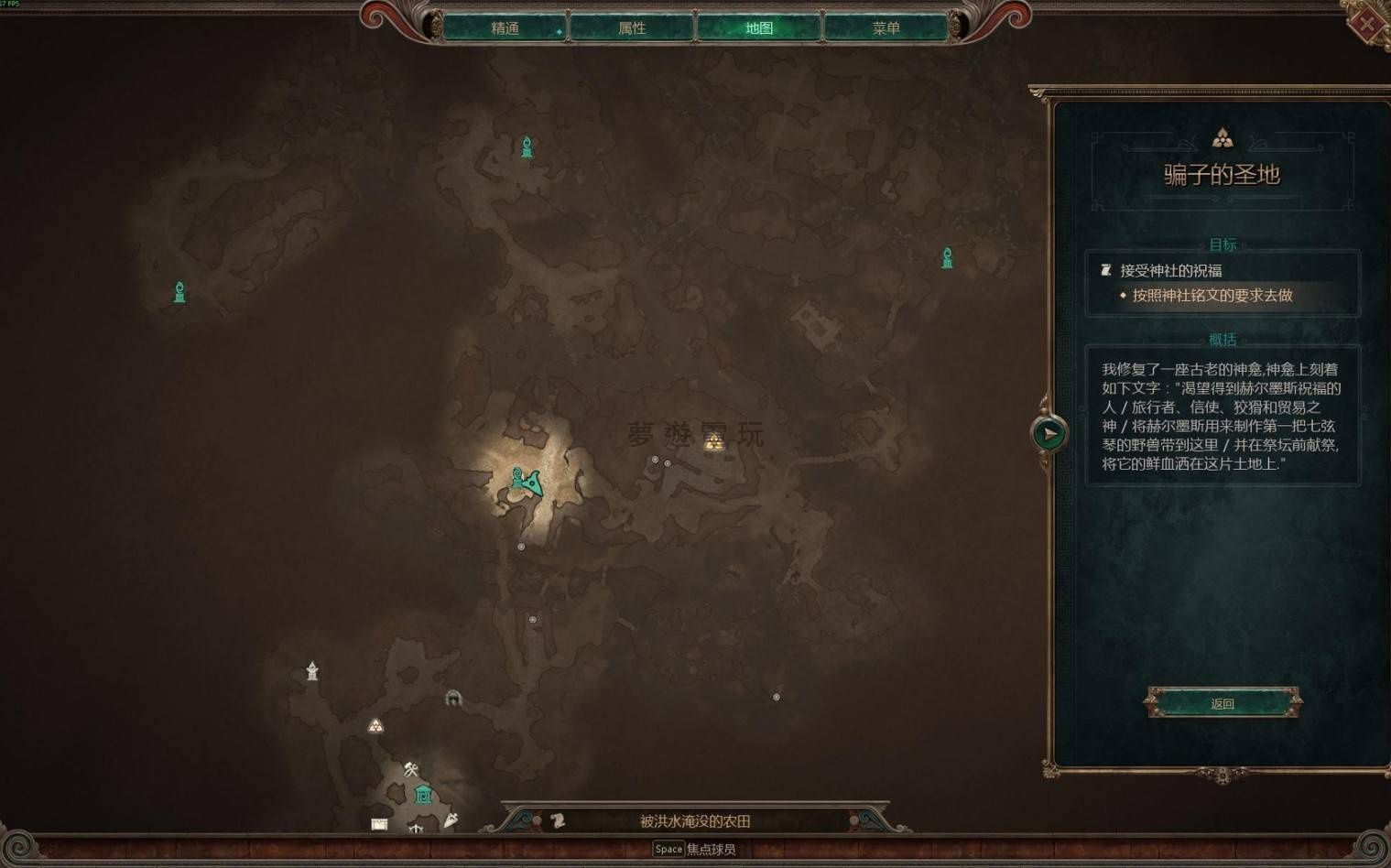1391x868 pixels.
Task: Select the teal temple portal marker
Action: 423,795
